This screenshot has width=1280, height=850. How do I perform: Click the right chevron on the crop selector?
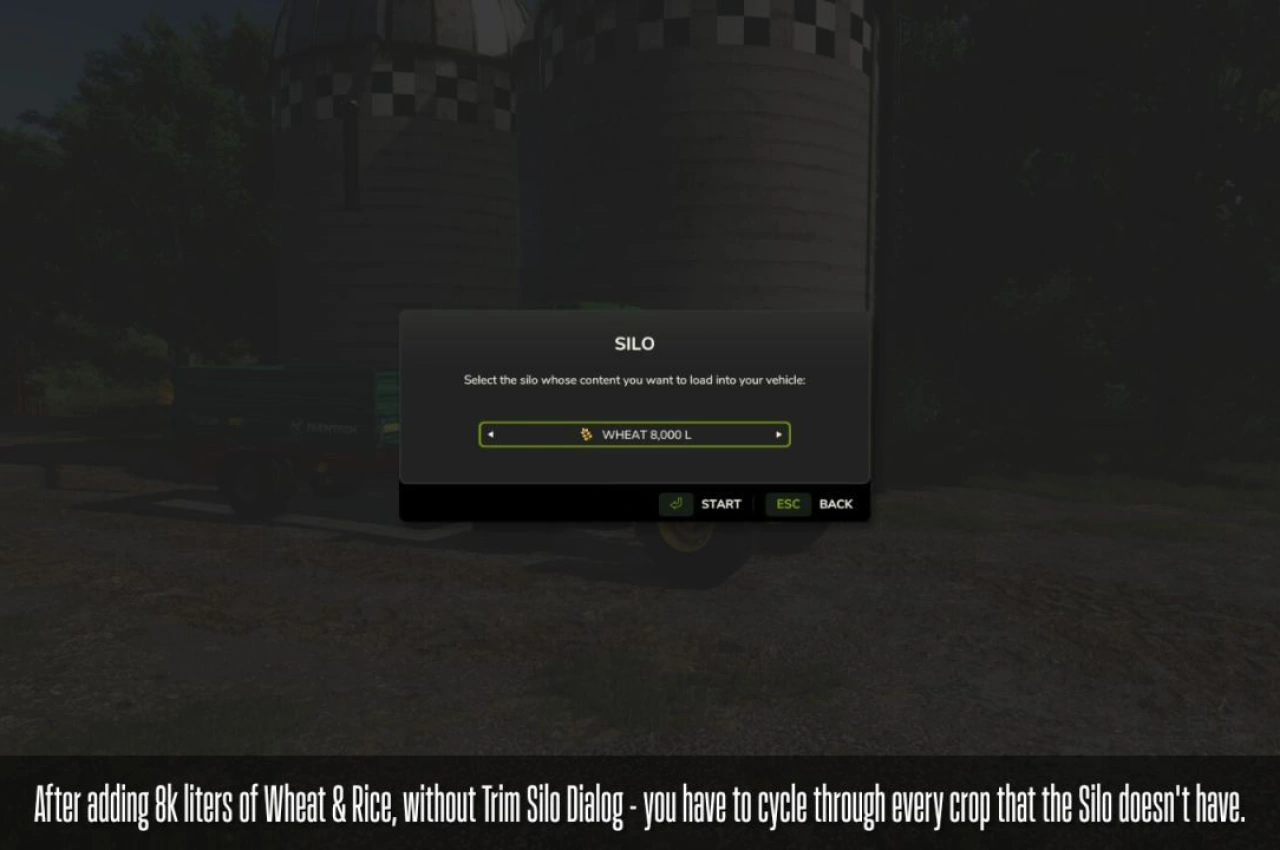(x=778, y=434)
